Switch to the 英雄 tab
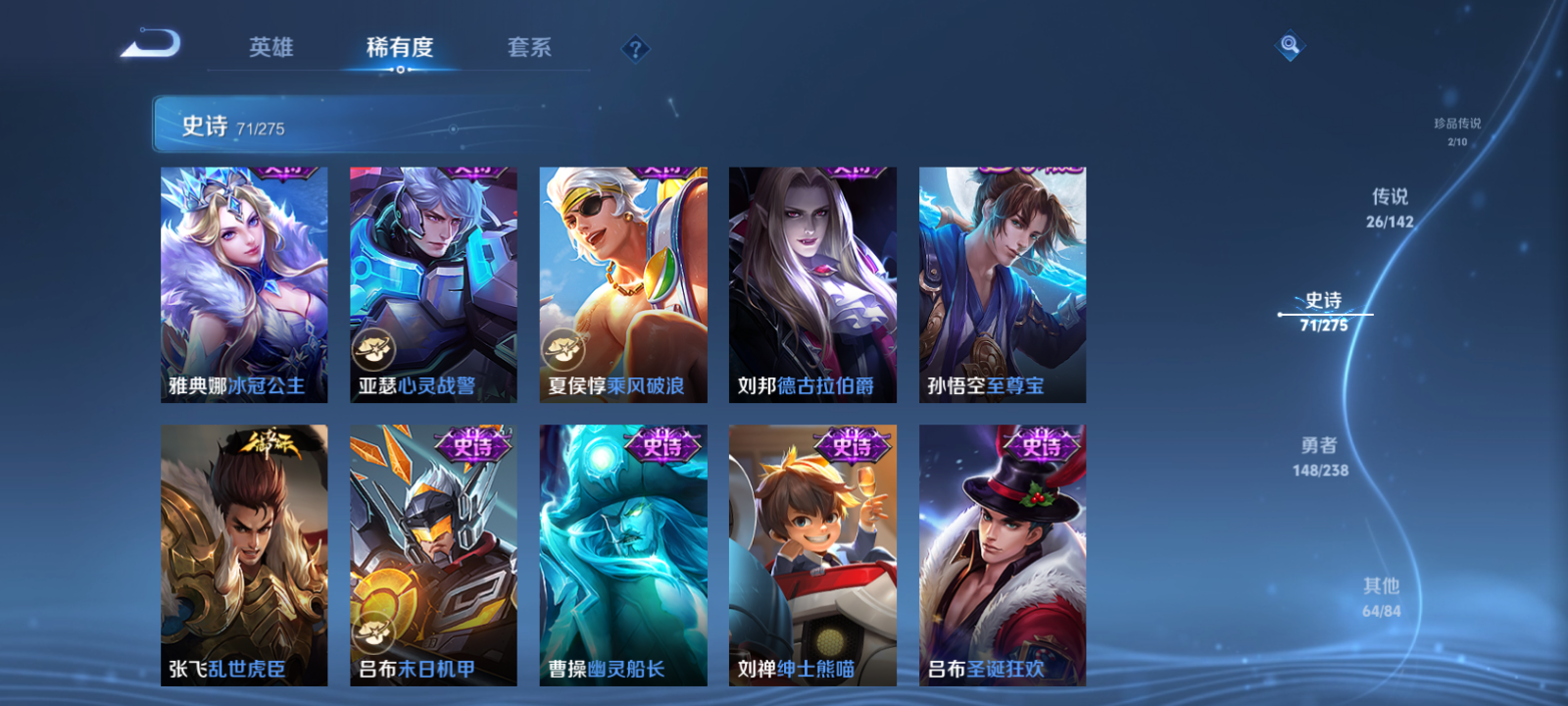The image size is (1568, 706). [x=271, y=47]
